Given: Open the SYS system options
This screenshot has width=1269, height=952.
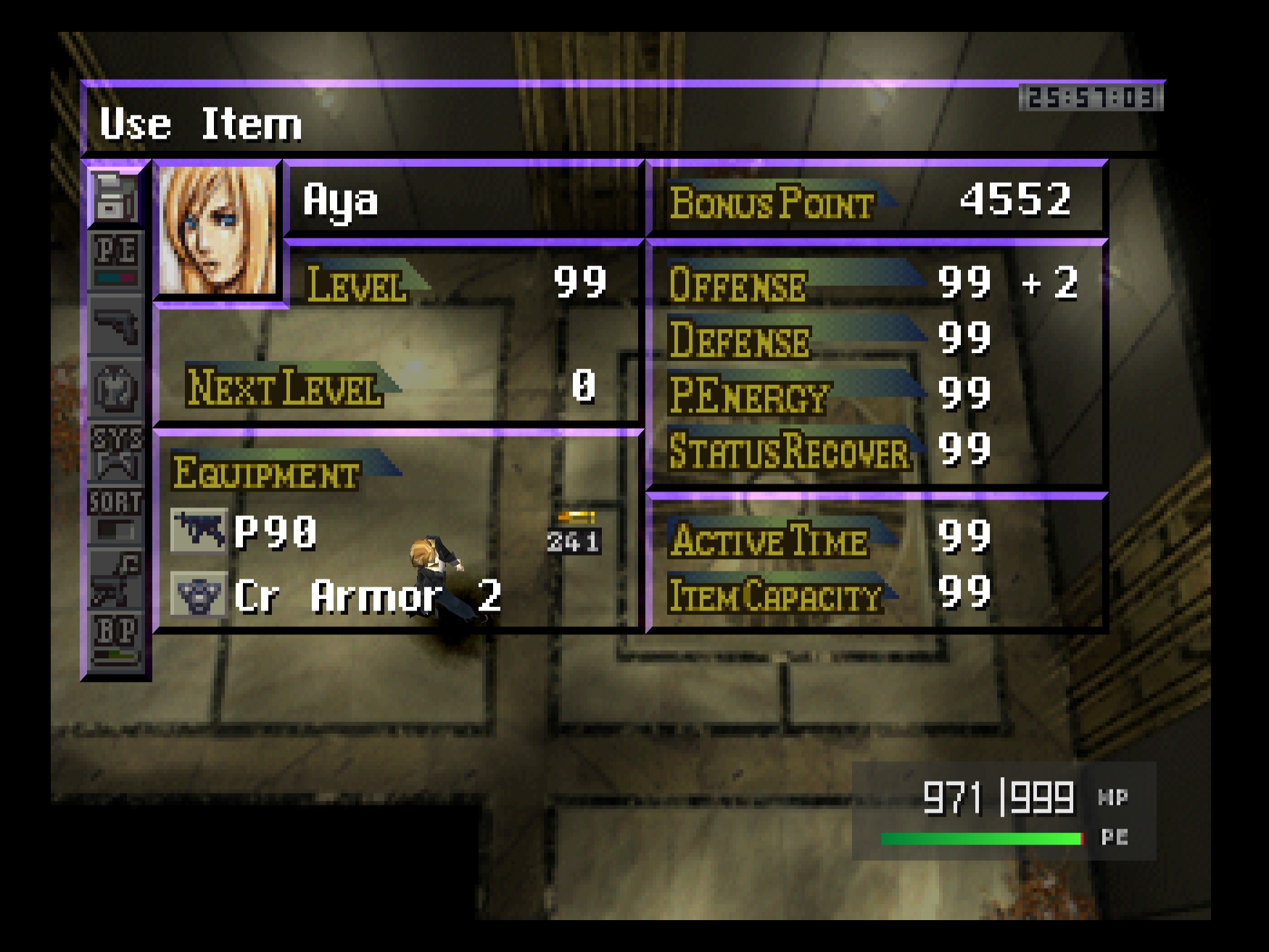Looking at the screenshot, I should (115, 452).
